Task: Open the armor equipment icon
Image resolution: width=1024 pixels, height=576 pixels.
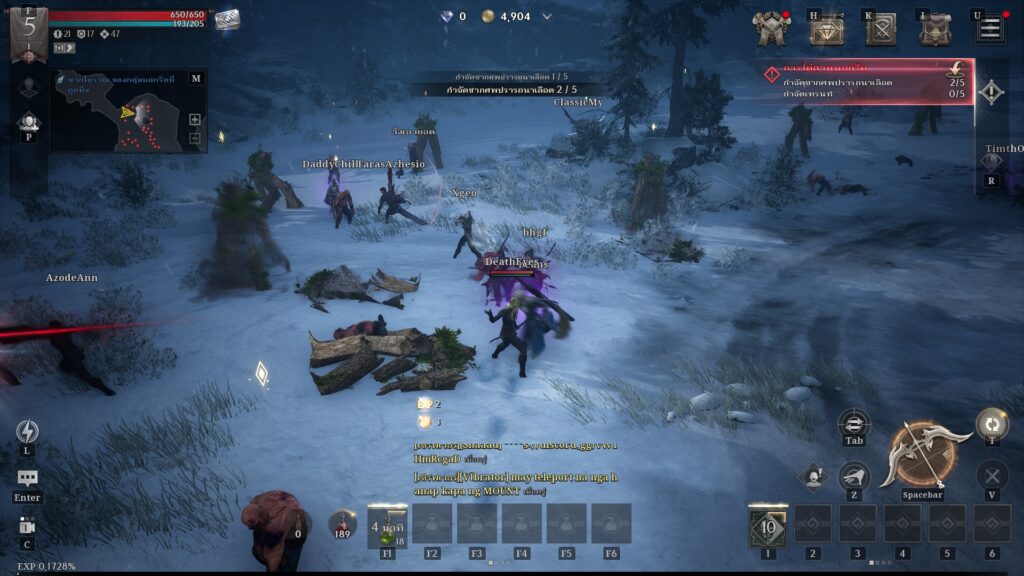Action: click(771, 30)
